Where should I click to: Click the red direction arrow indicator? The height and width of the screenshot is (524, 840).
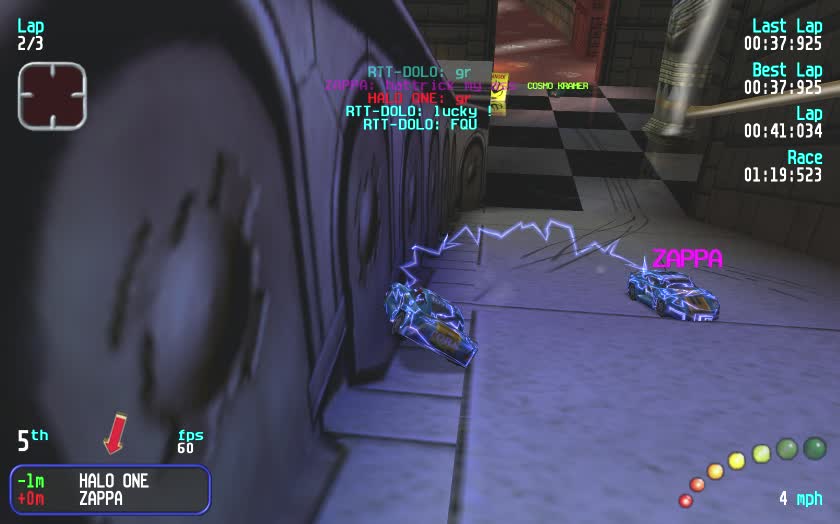point(114,434)
